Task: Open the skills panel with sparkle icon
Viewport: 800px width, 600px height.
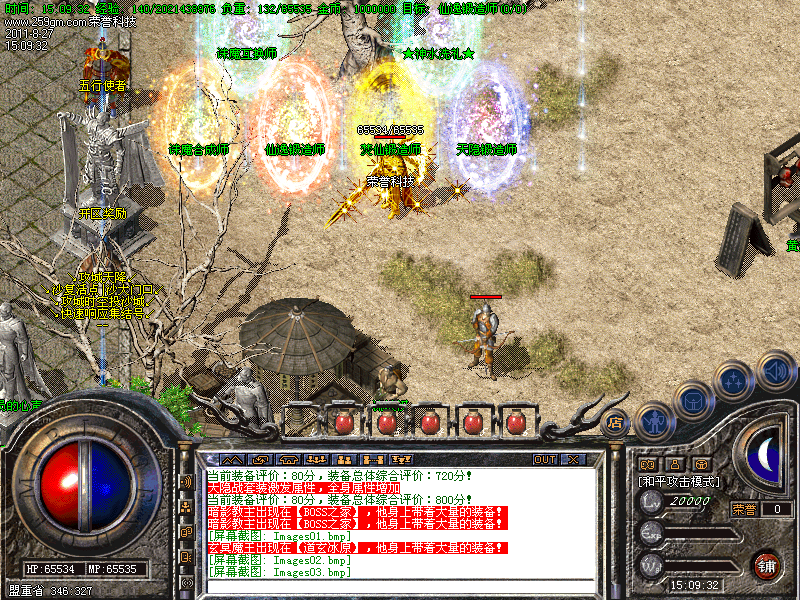Action: [735, 381]
